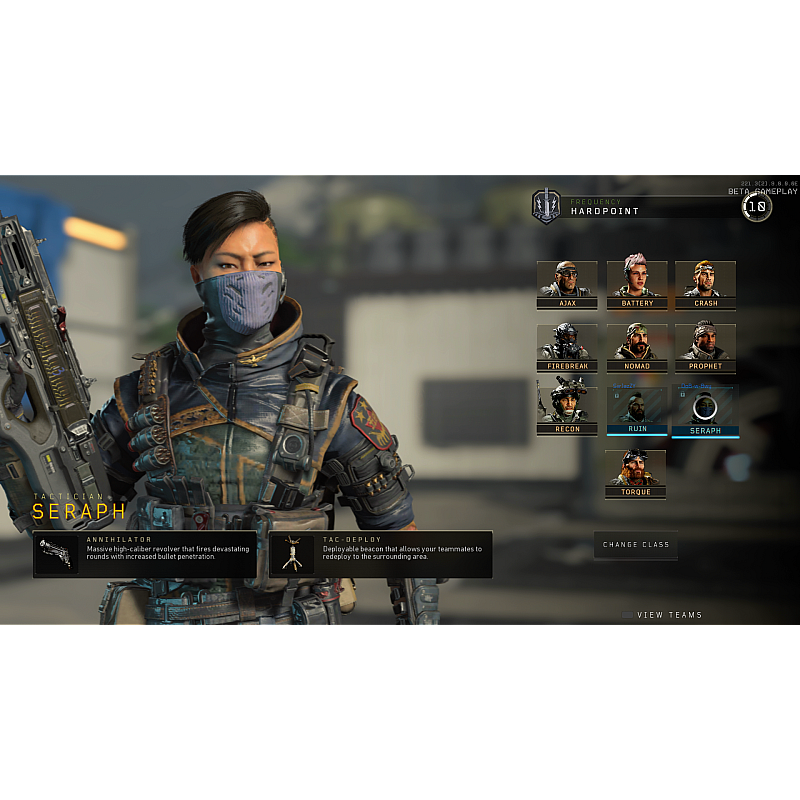Pick Prophet from the specialist grid
This screenshot has width=800, height=800.
point(705,347)
